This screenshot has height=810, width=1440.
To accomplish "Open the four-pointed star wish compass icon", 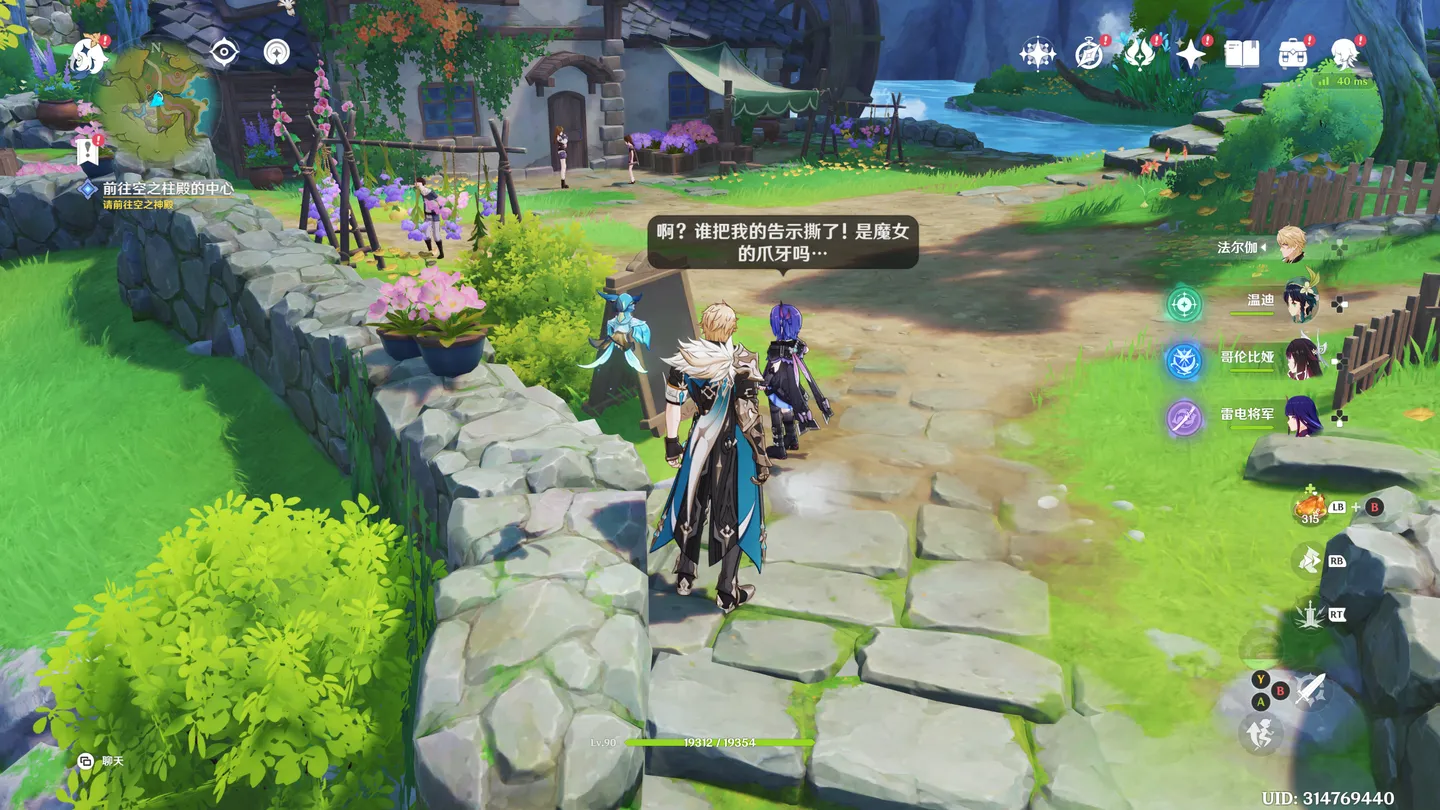I will (1037, 54).
